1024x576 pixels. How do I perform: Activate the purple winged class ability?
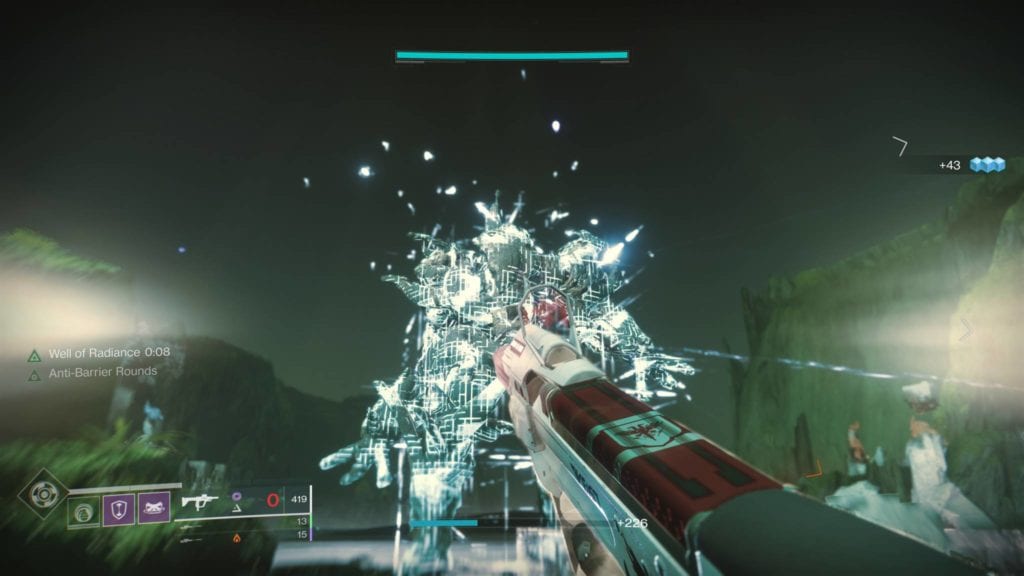[x=153, y=510]
